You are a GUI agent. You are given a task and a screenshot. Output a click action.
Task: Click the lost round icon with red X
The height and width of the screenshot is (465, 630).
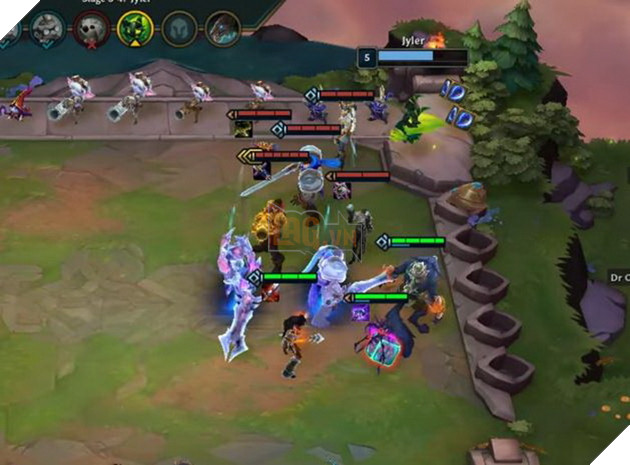(x=91, y=28)
